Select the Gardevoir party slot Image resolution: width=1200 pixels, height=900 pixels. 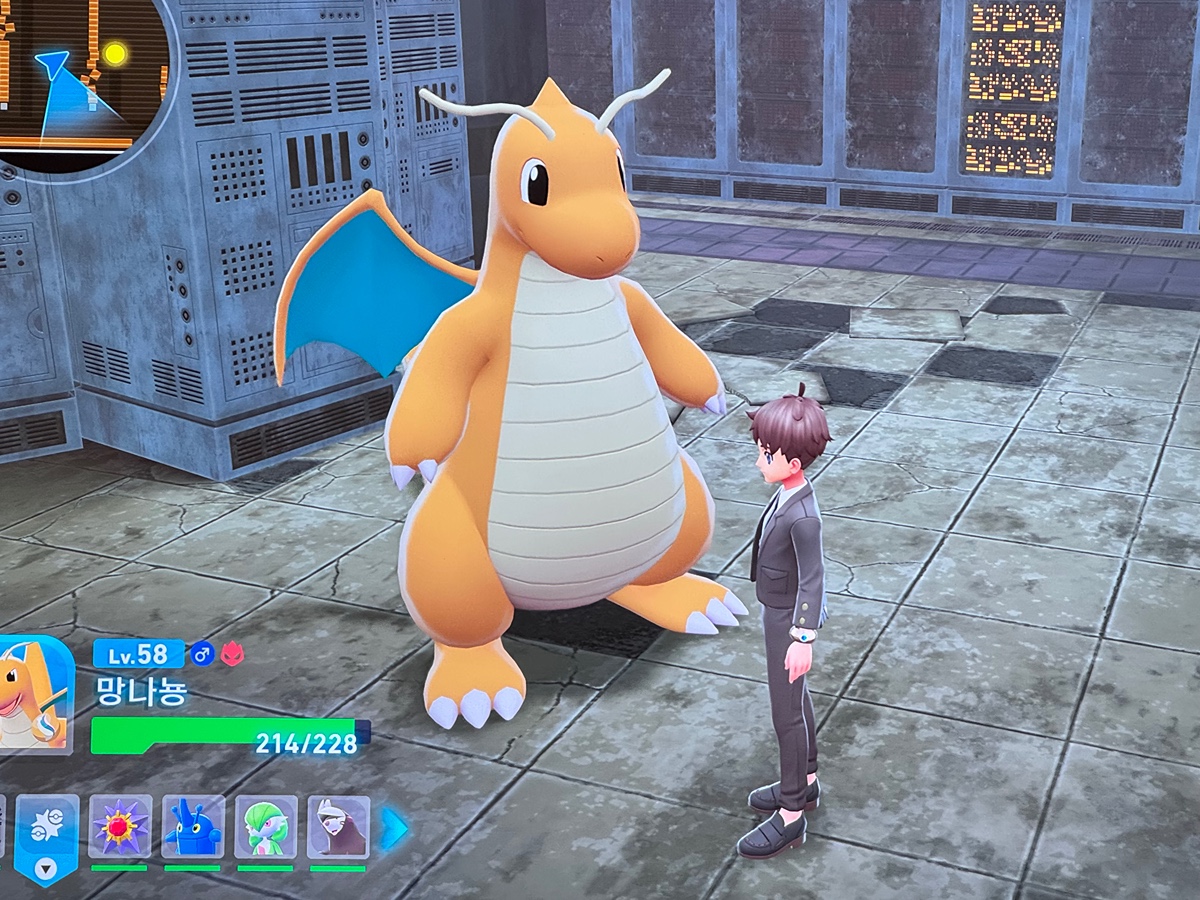tap(266, 827)
